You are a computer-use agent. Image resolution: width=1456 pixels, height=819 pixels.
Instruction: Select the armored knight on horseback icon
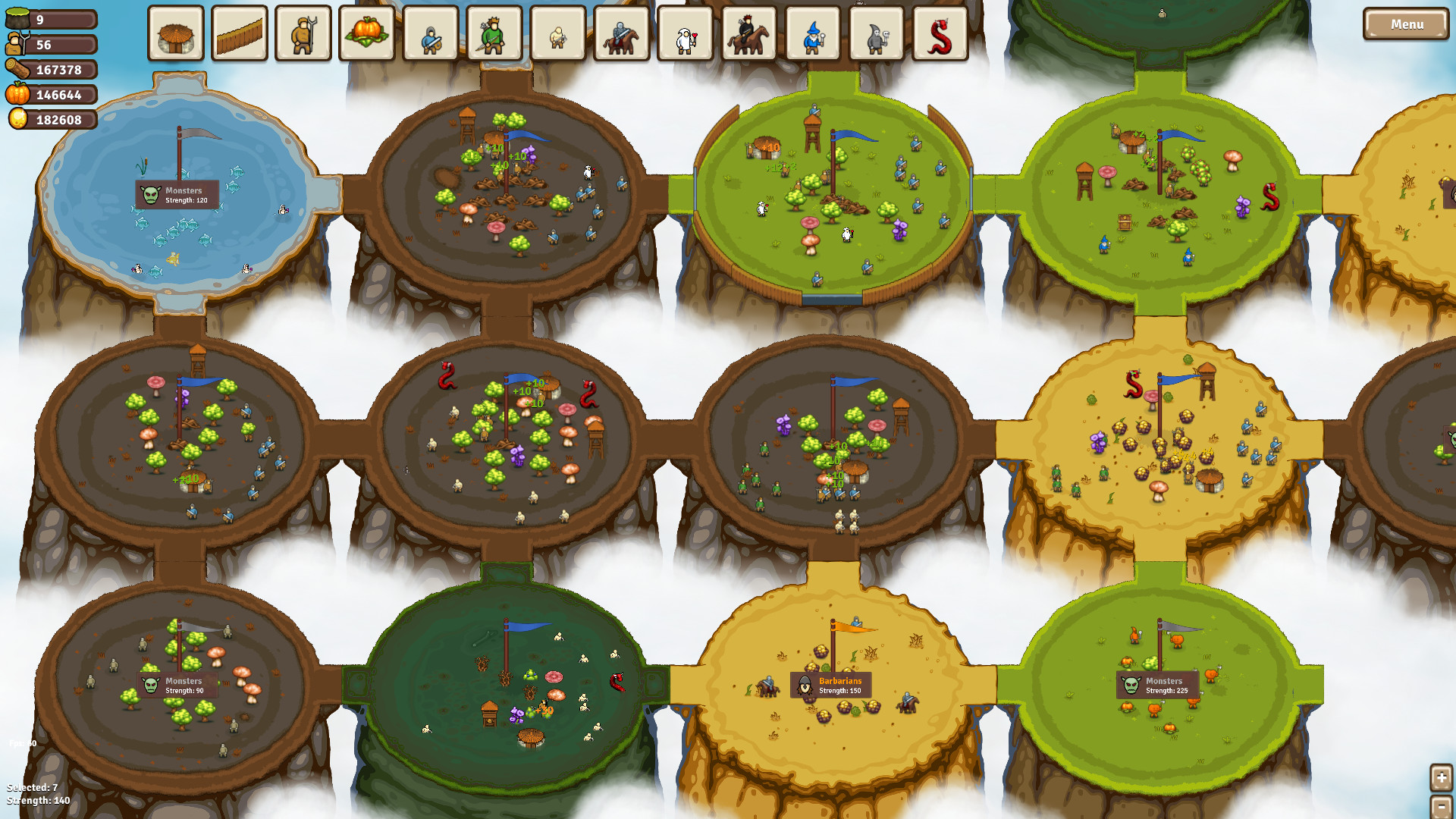622,34
